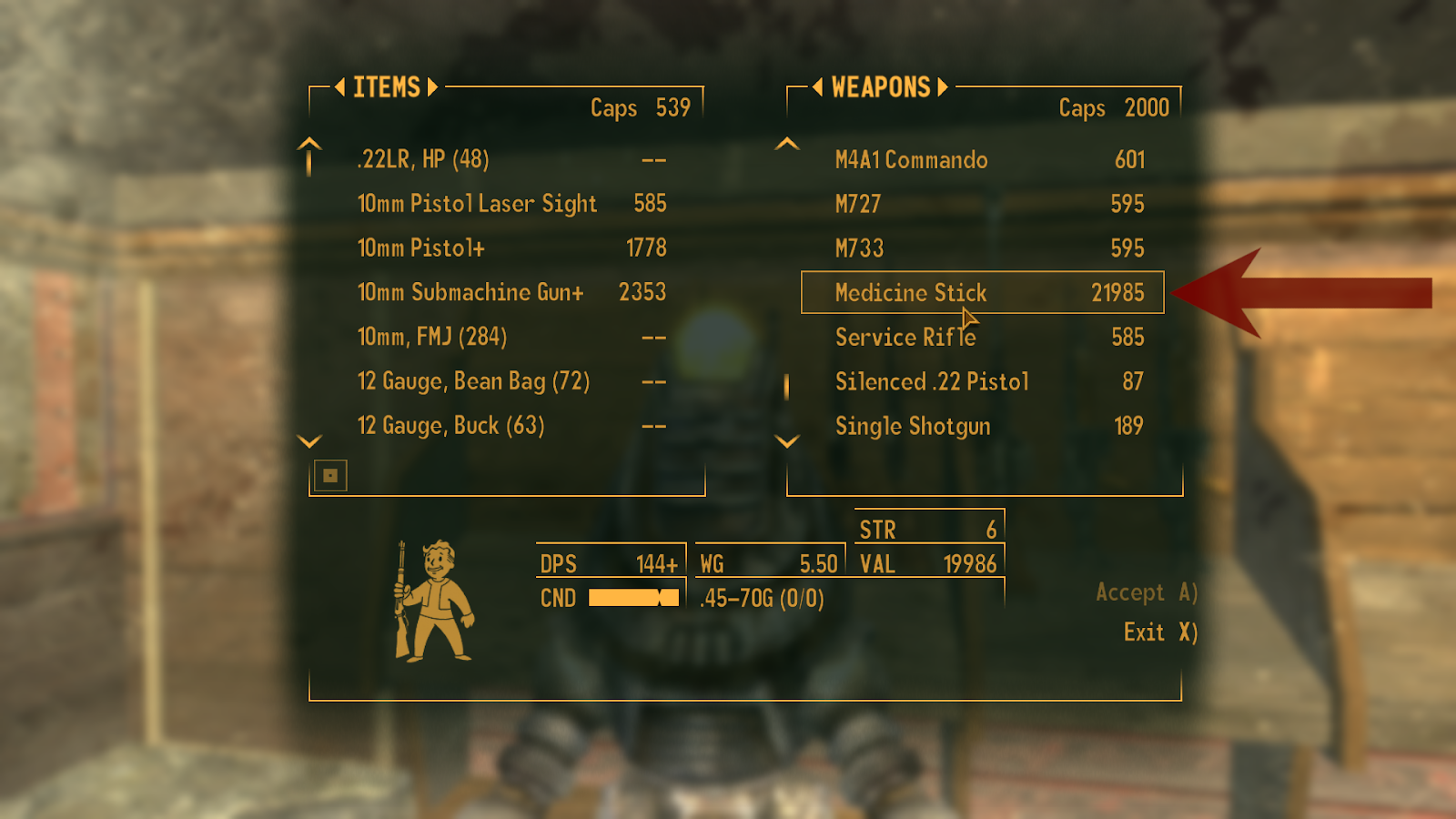Image resolution: width=1456 pixels, height=819 pixels.
Task: Select the Vault Boy character graphic
Action: tap(435, 596)
